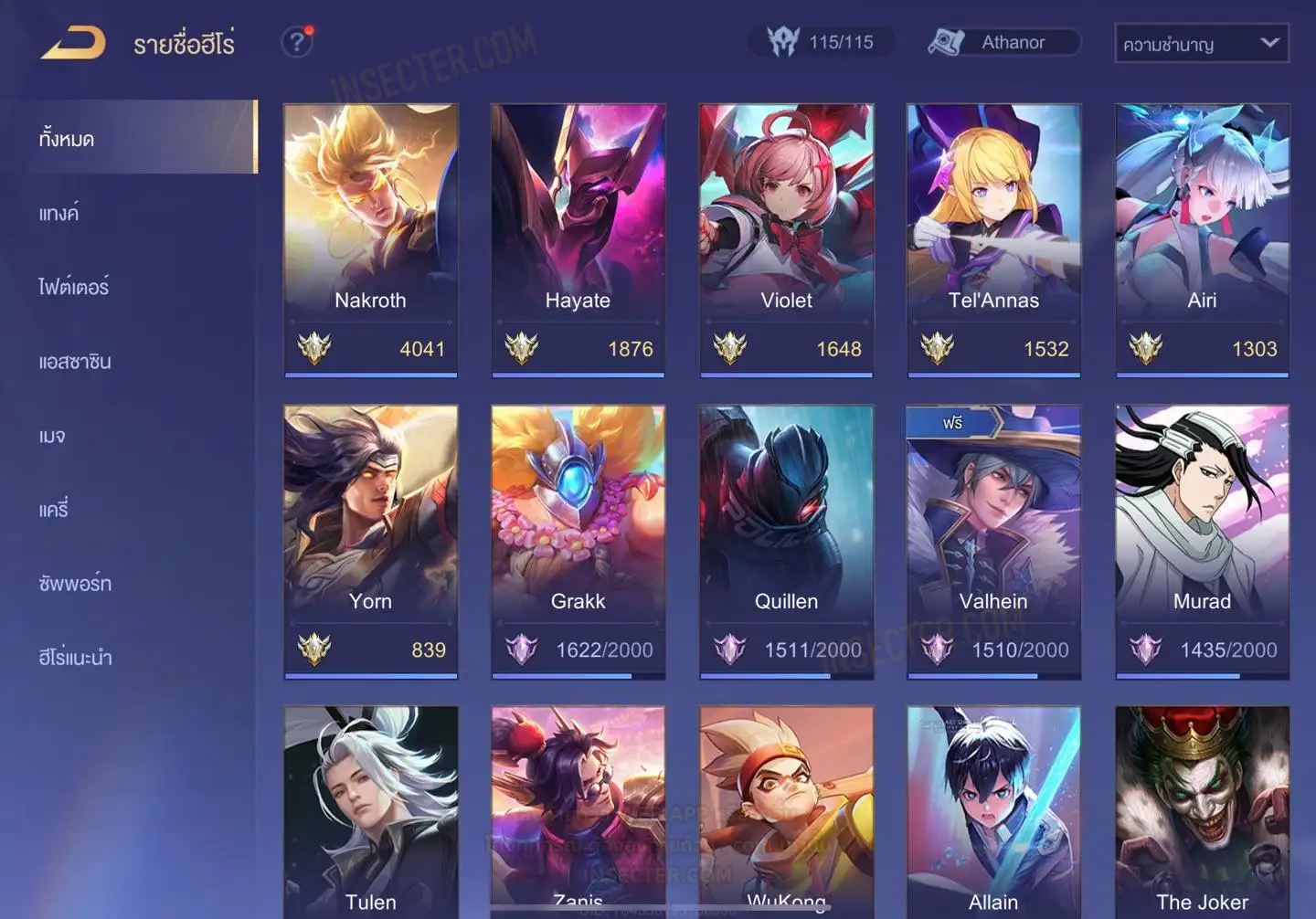Open the free Valhein hero card

(993, 541)
